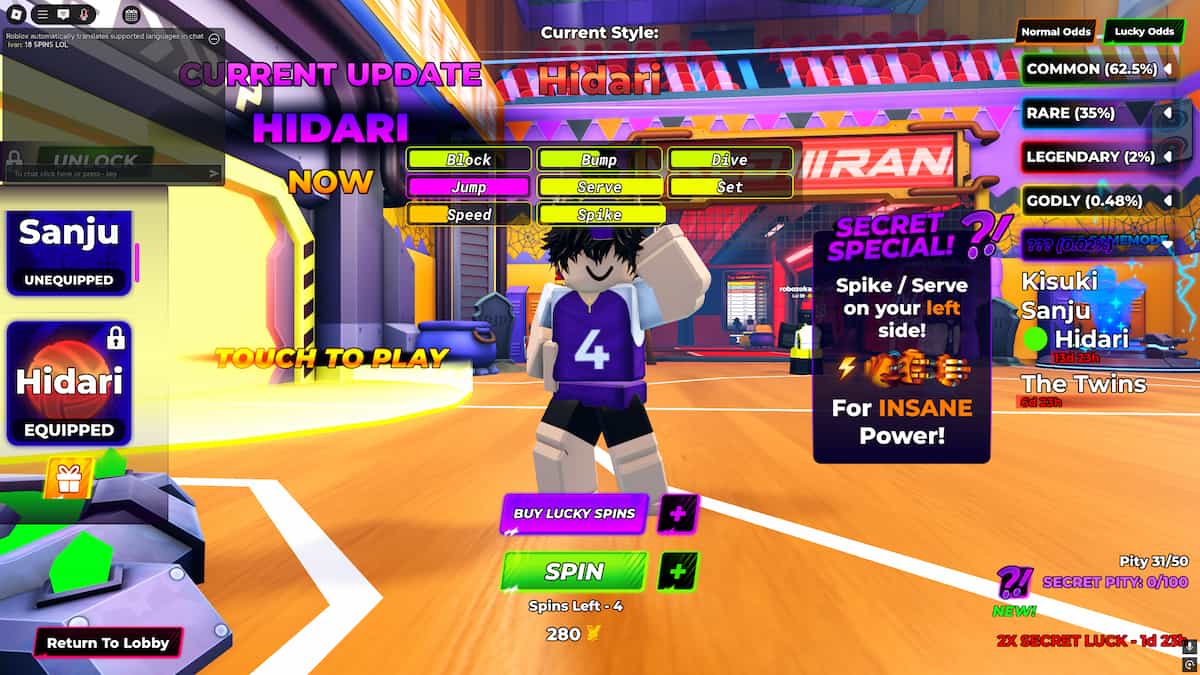Open the Roblox menu logo button

pos(17,15)
